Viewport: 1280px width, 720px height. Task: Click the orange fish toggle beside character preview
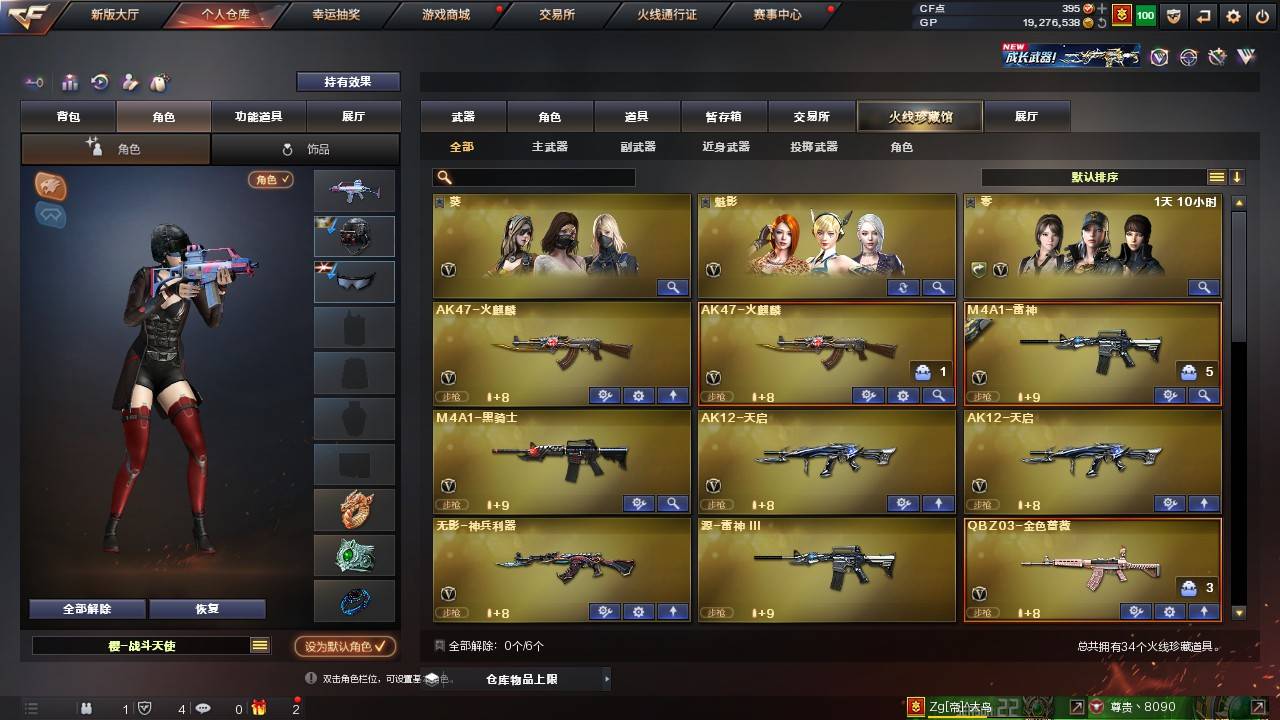[x=50, y=182]
